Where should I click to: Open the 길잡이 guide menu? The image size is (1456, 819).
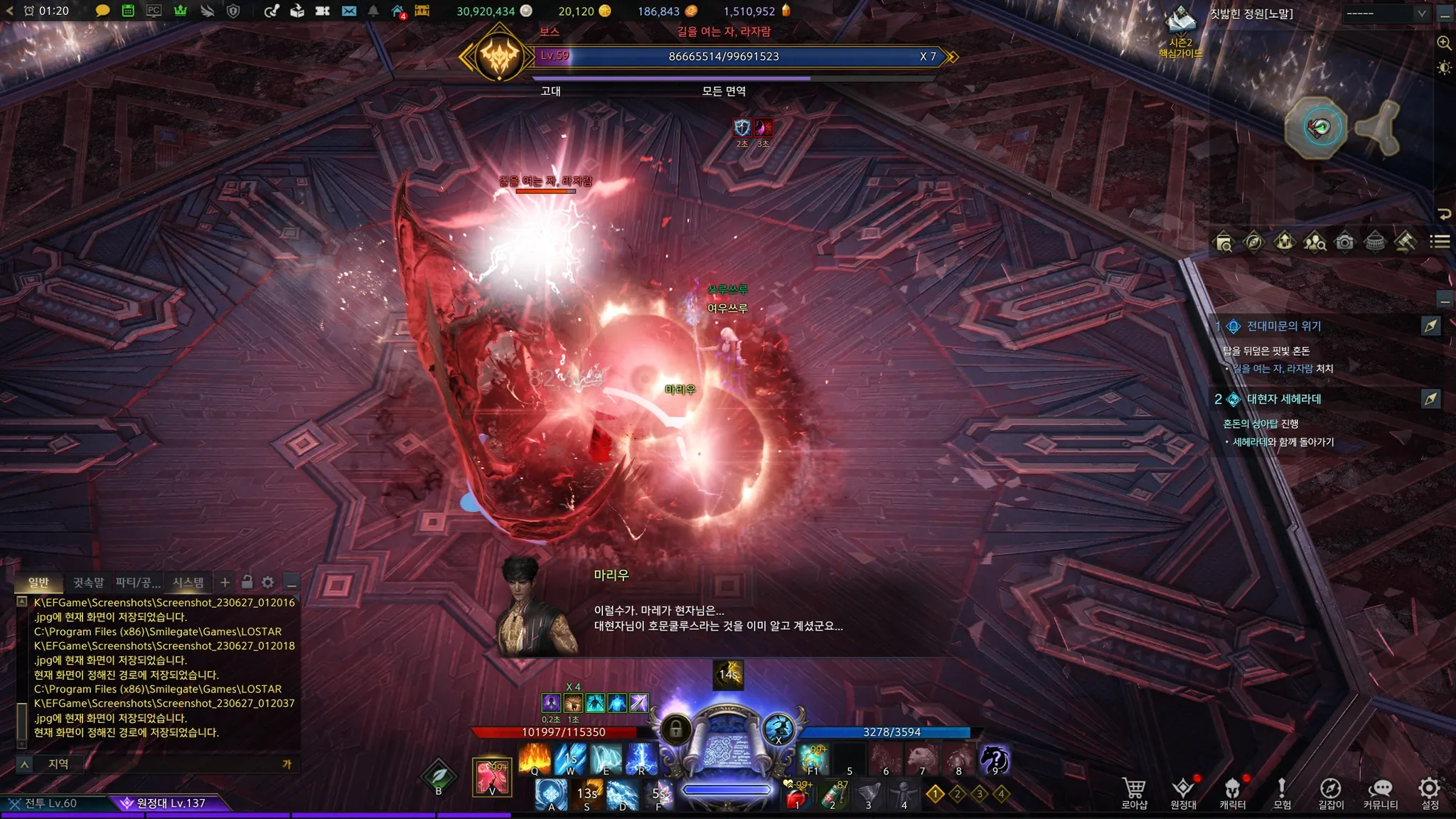[x=1331, y=793]
